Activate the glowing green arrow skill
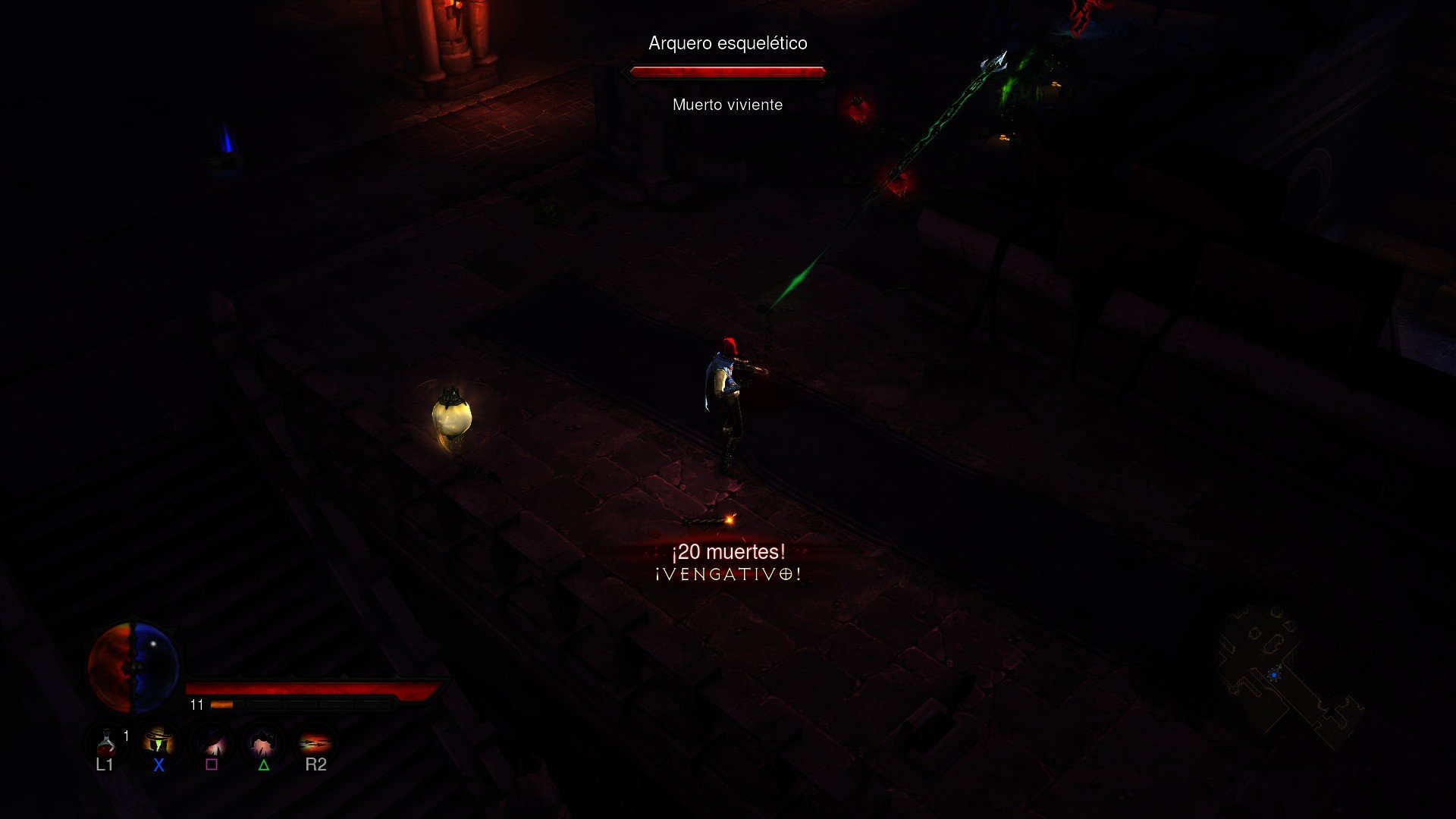The image size is (1456, 819). 158,742
